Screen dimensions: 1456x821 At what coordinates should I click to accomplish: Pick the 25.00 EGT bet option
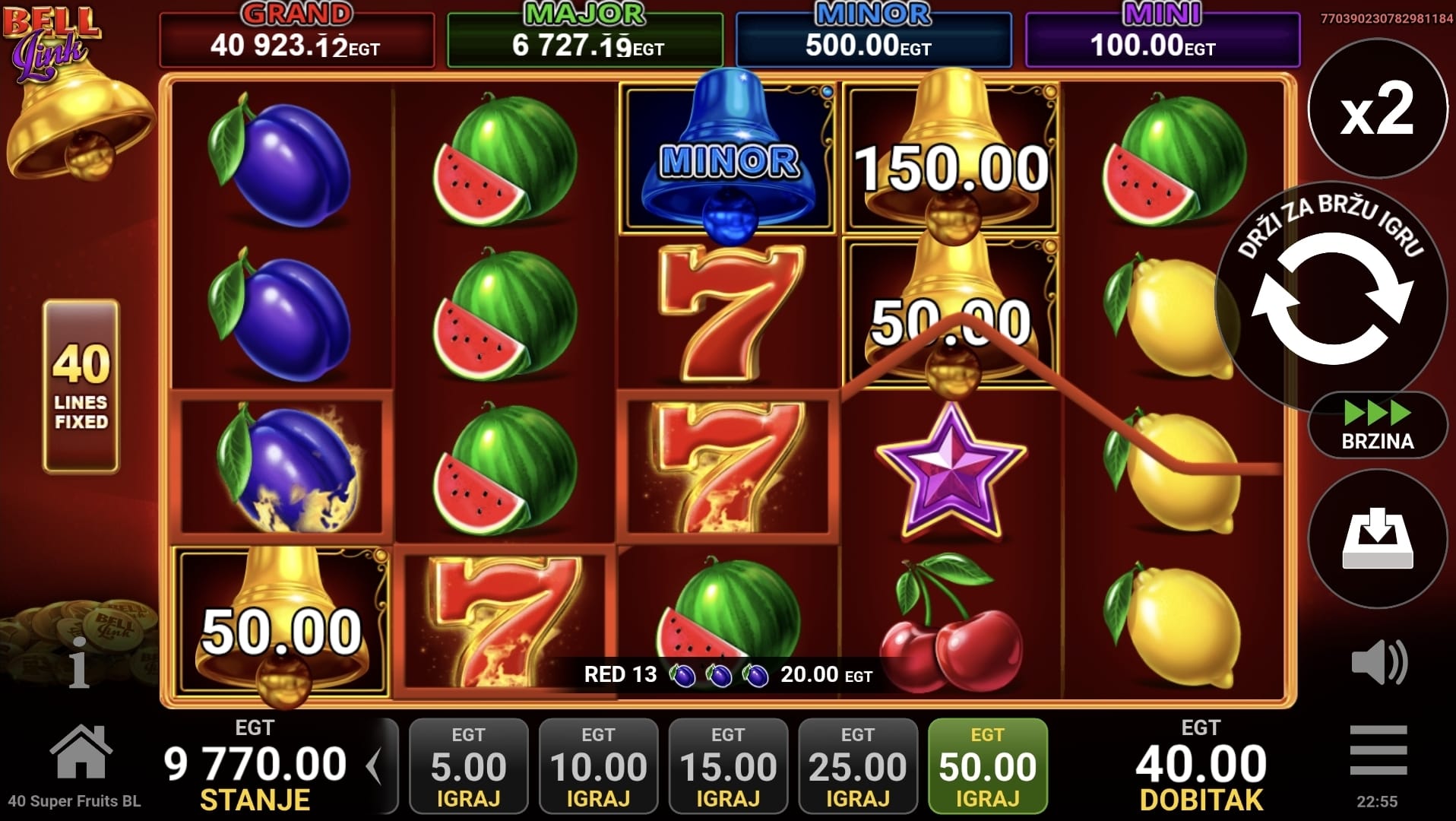[858, 766]
